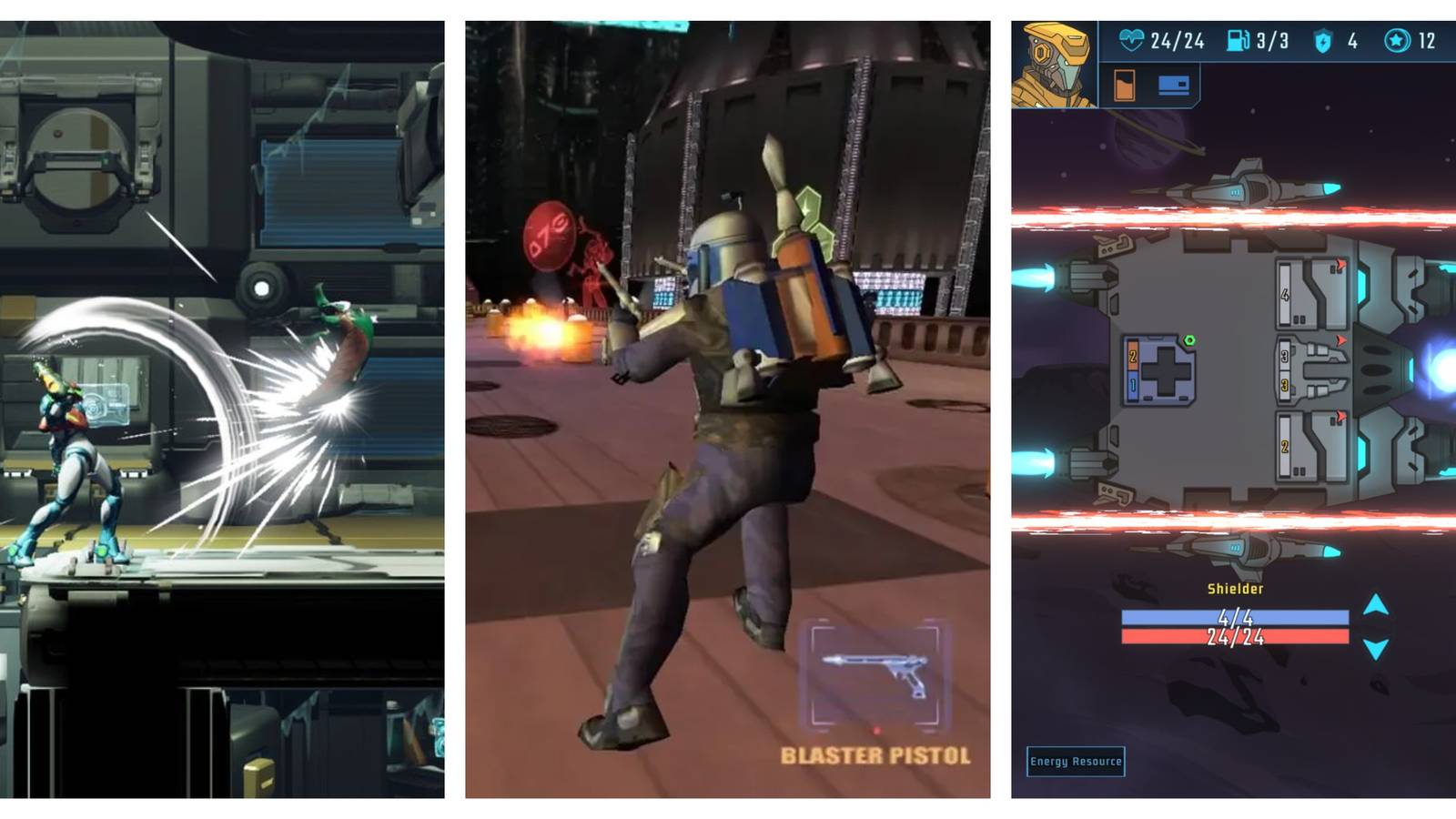1456x819 pixels.
Task: Click the module slot numbered 2 on the right
Action: [x=1284, y=447]
